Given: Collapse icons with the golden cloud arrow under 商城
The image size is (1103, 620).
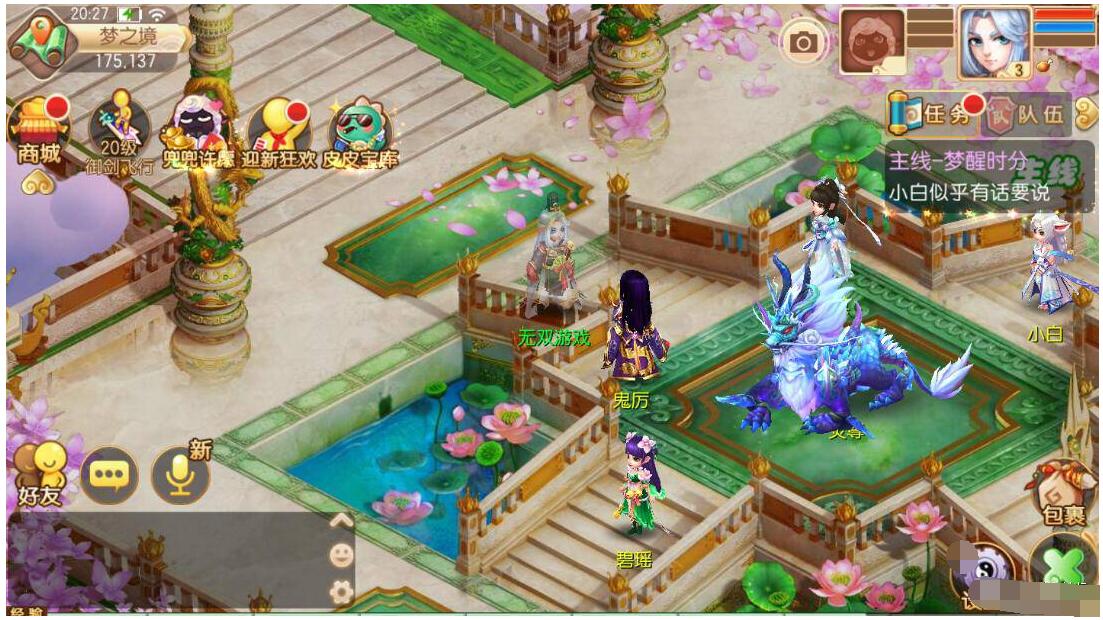Looking at the screenshot, I should click(x=38, y=182).
